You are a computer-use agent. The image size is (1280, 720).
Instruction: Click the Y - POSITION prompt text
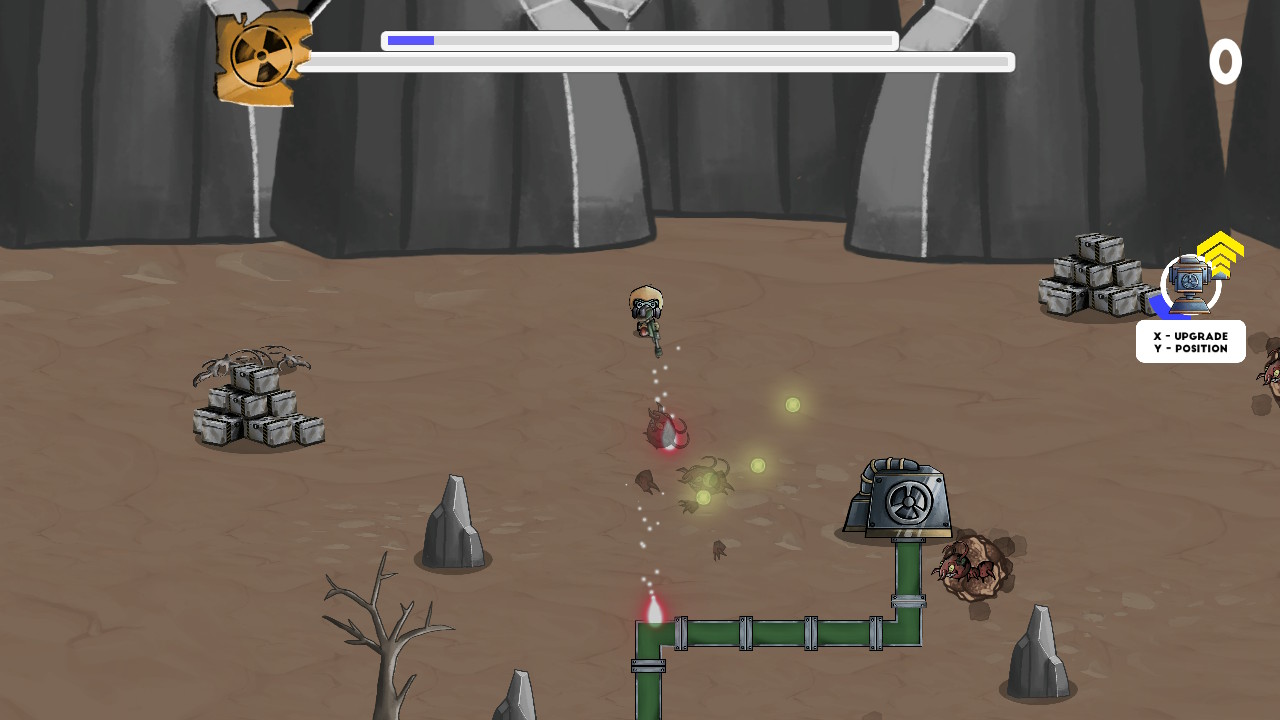click(1190, 349)
